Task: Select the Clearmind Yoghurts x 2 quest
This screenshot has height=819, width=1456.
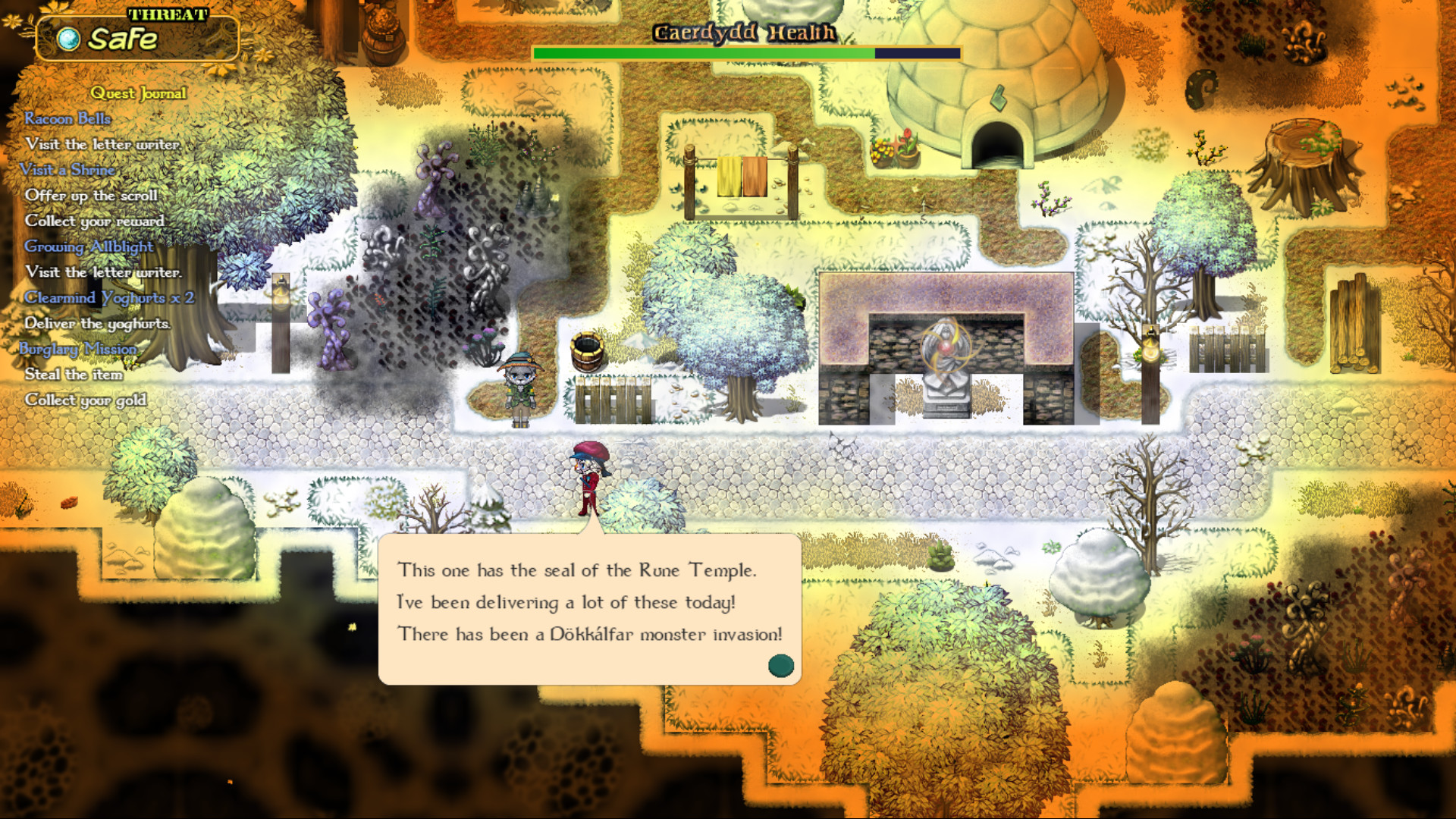Action: point(109,298)
